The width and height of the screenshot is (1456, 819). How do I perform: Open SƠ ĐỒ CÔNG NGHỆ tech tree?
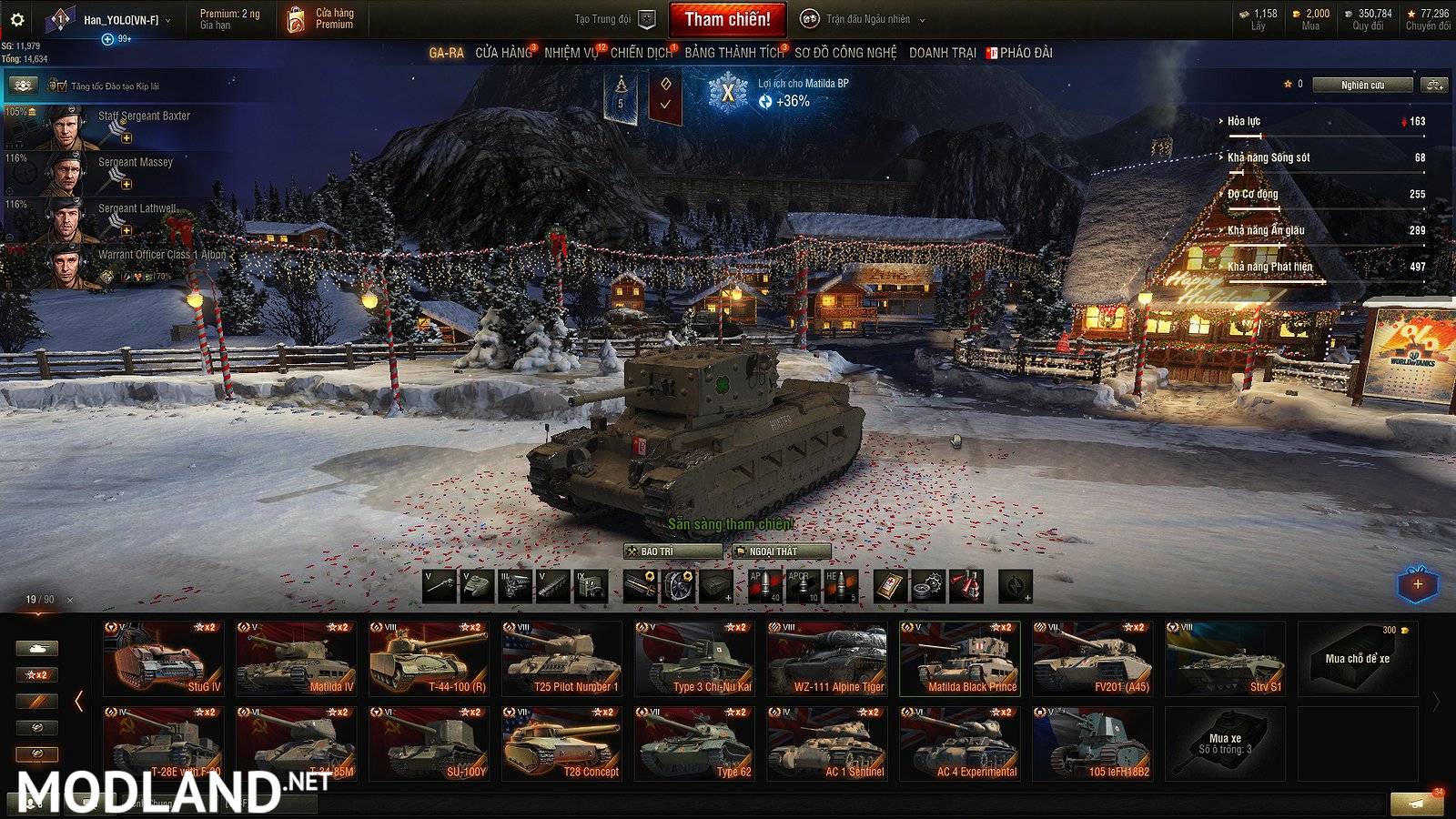click(x=845, y=53)
